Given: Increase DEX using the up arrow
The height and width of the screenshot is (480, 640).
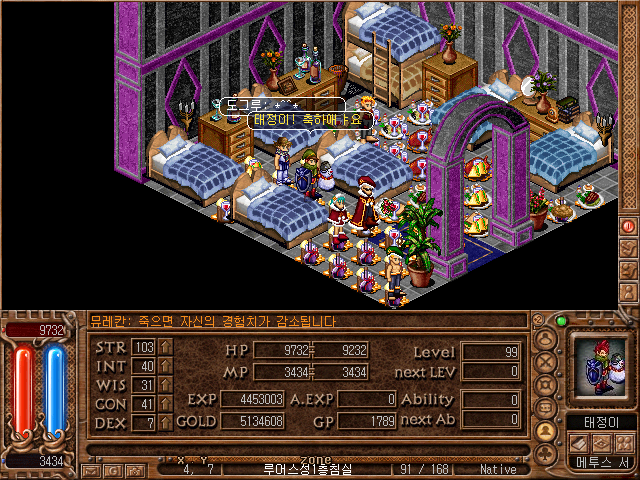Looking at the screenshot, I should pyautogui.click(x=165, y=423).
